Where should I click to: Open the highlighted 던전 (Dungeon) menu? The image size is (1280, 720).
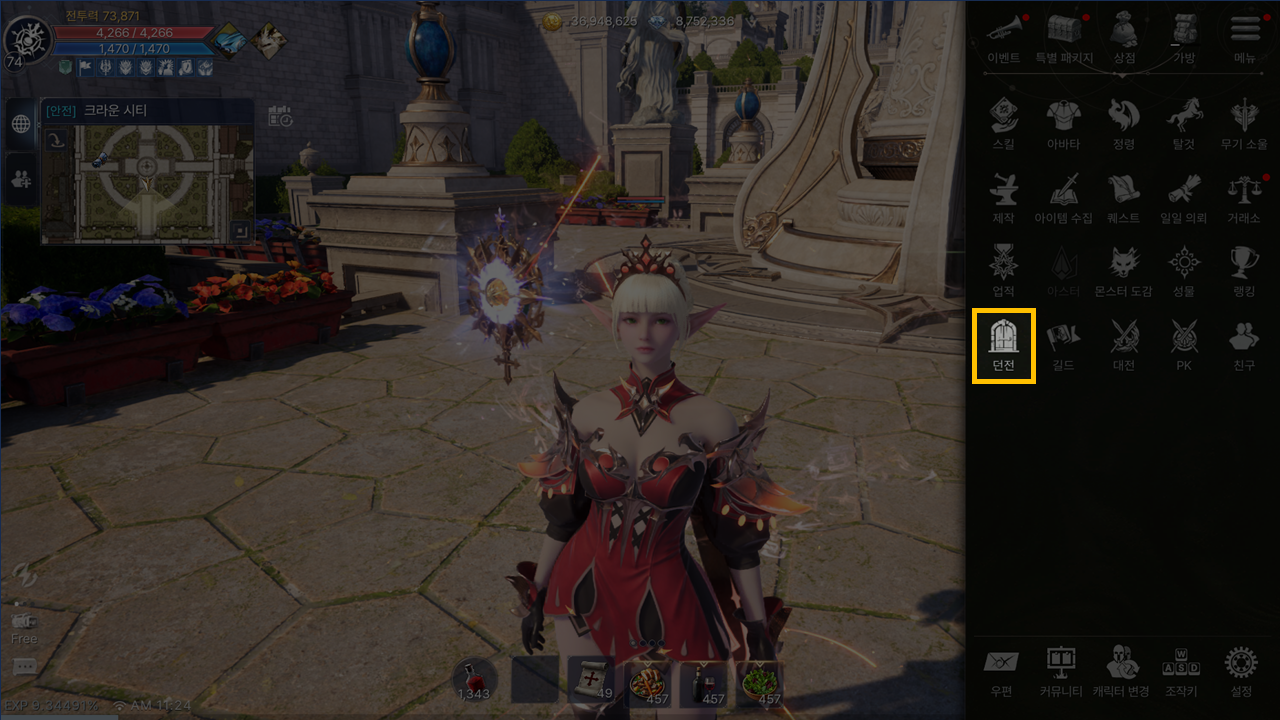(1003, 344)
